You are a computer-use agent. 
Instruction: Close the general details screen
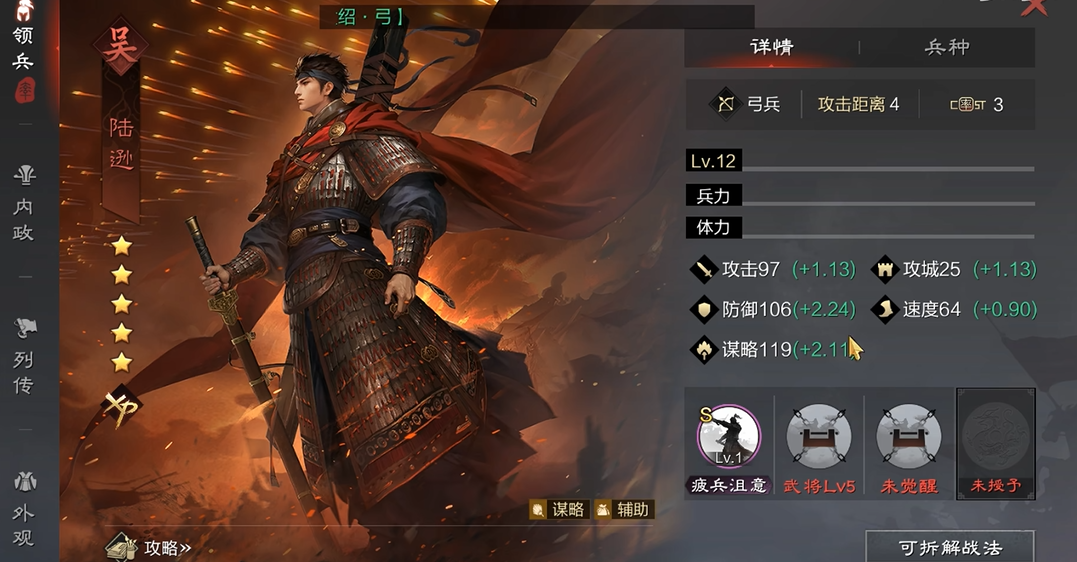click(1035, 8)
